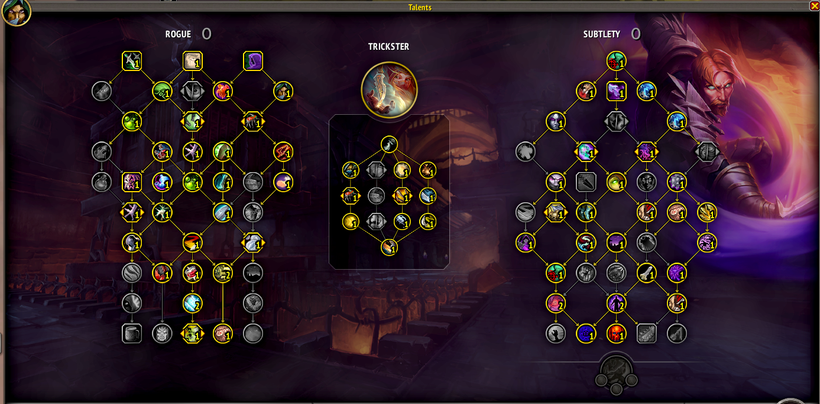Pick the bottom talent in the Trickster tree

point(388,246)
